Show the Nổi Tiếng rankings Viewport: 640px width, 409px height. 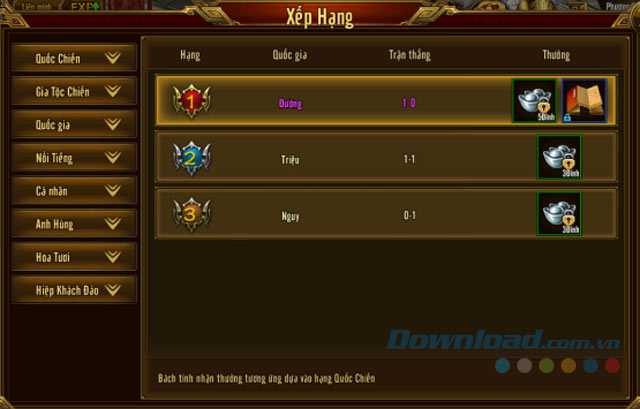click(x=74, y=158)
